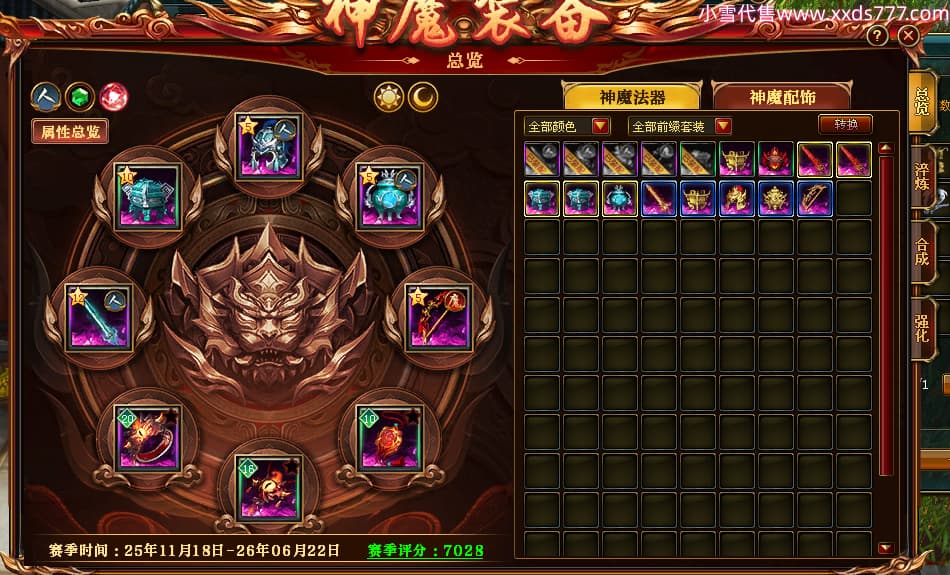The height and width of the screenshot is (575, 950).
Task: Click the green gem filter icon
Action: coord(79,97)
